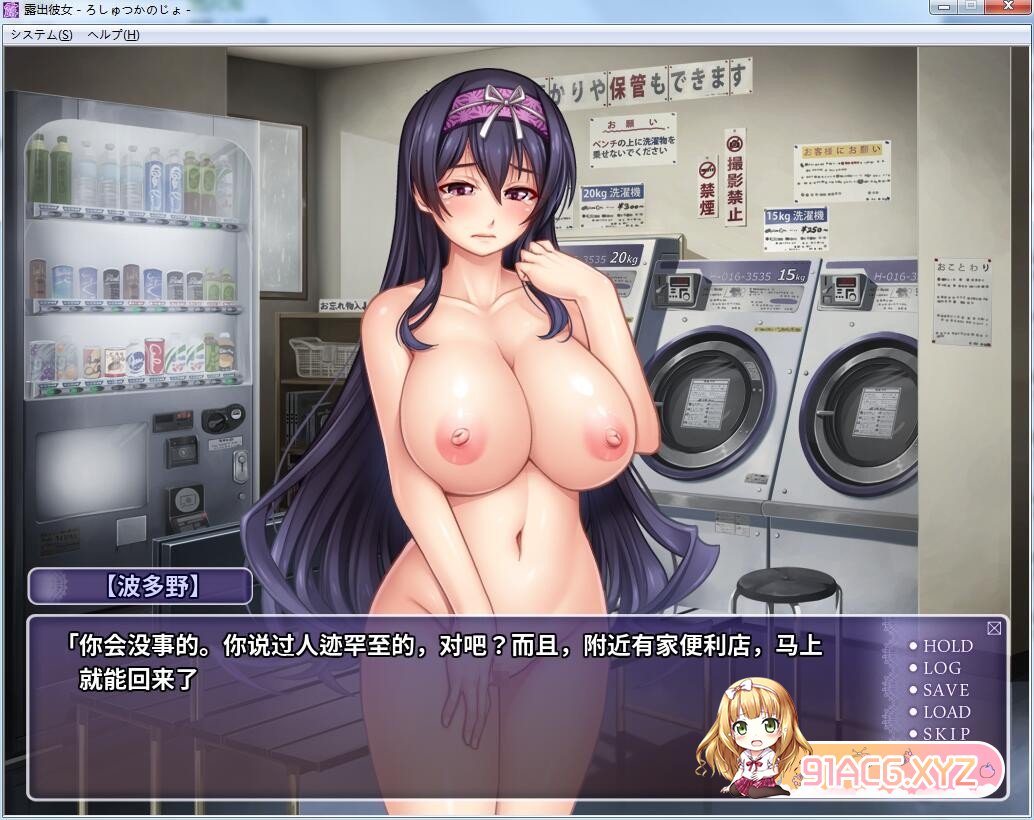Image resolution: width=1034 pixels, height=820 pixels.
Task: Choose SAVE in the dialogue panel
Action: coord(945,690)
